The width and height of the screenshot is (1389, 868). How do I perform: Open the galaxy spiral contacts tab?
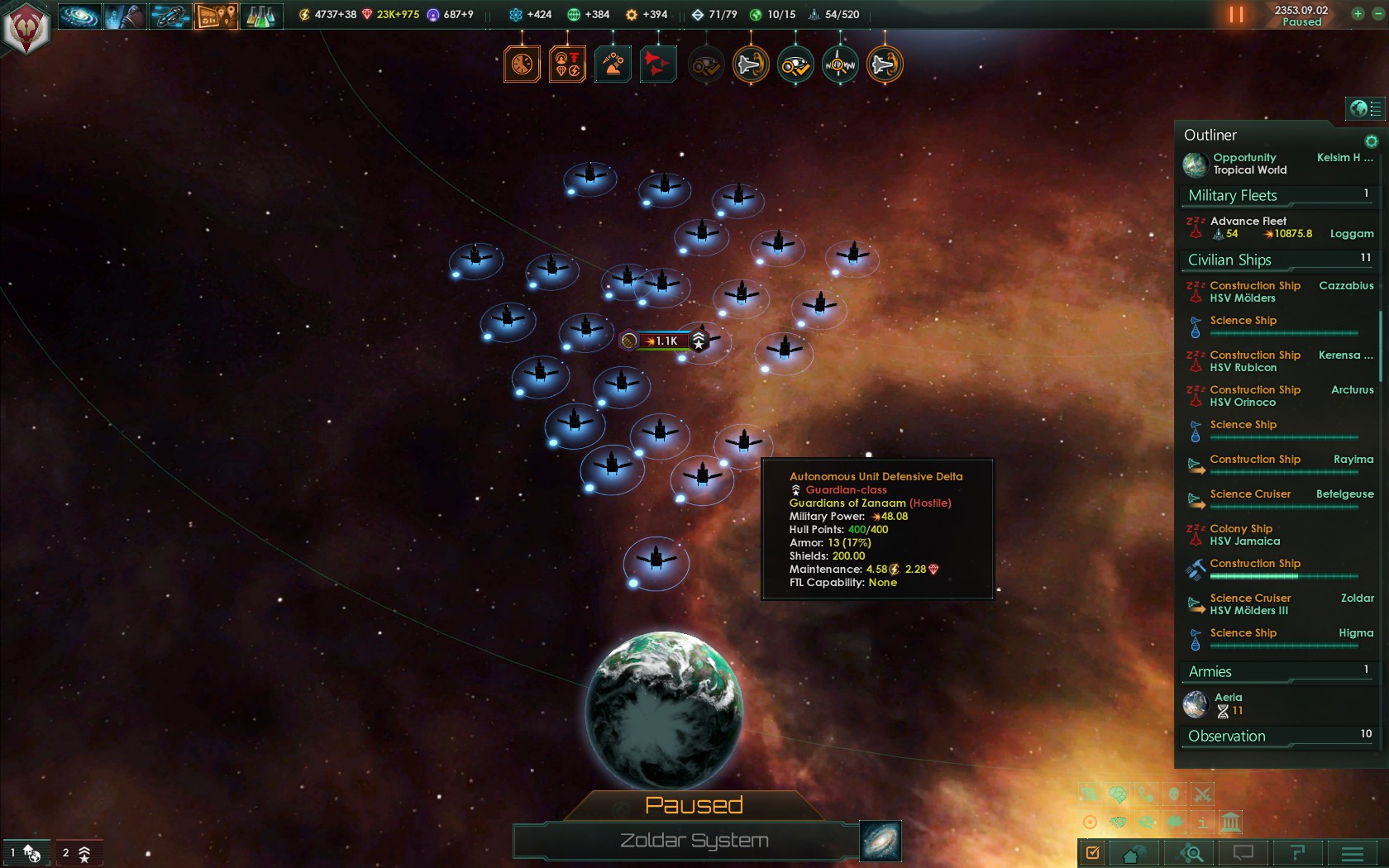(79, 15)
